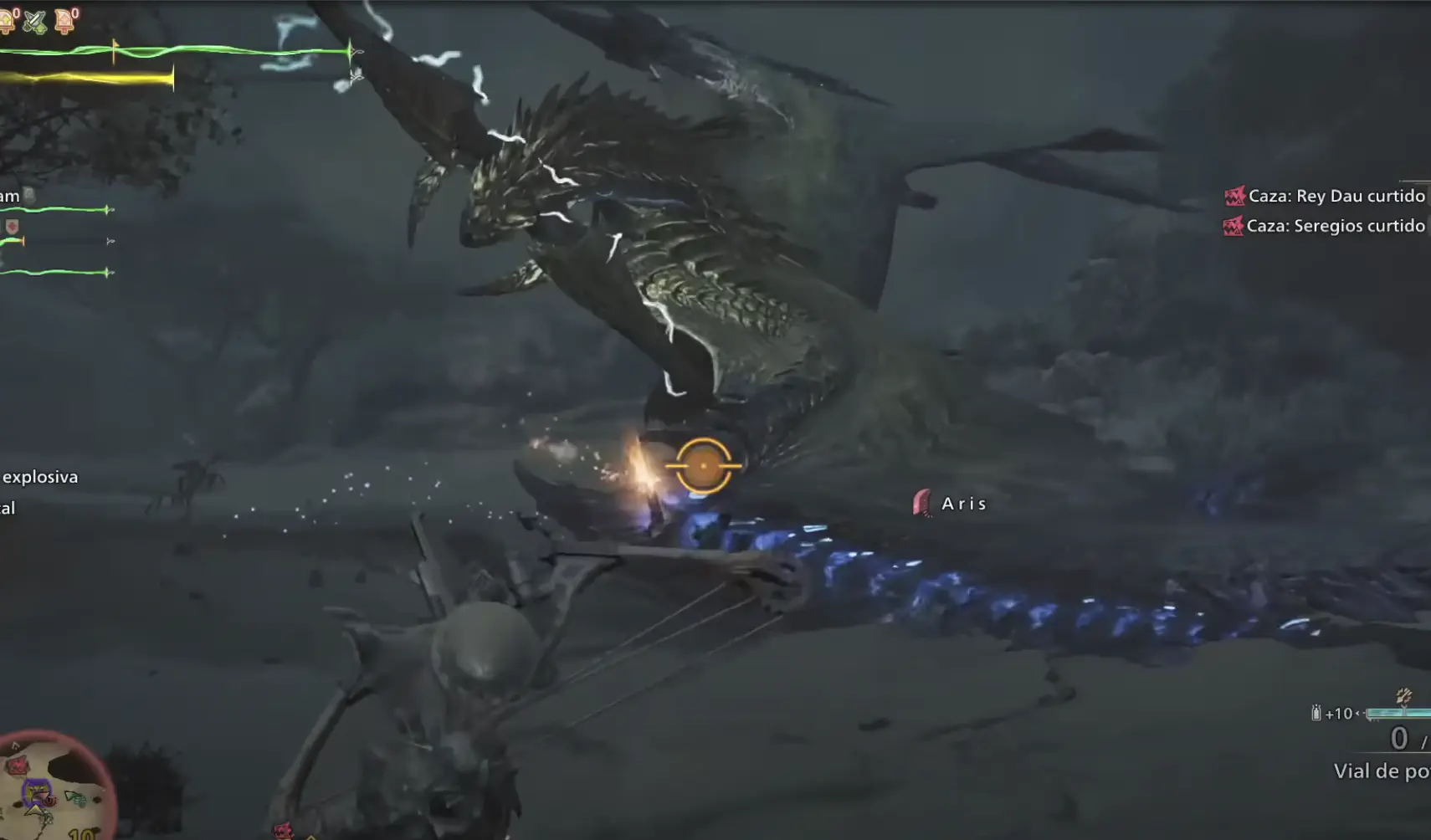Screen dimensions: 1431x840
Task: Select the shield medic icon beside the teammate bar
Action: (x=13, y=226)
